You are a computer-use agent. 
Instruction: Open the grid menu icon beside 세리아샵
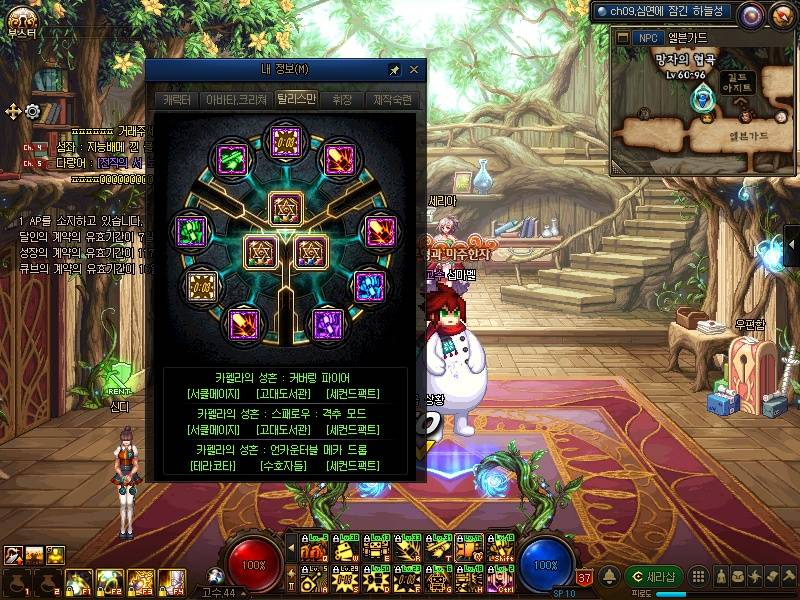pos(699,576)
